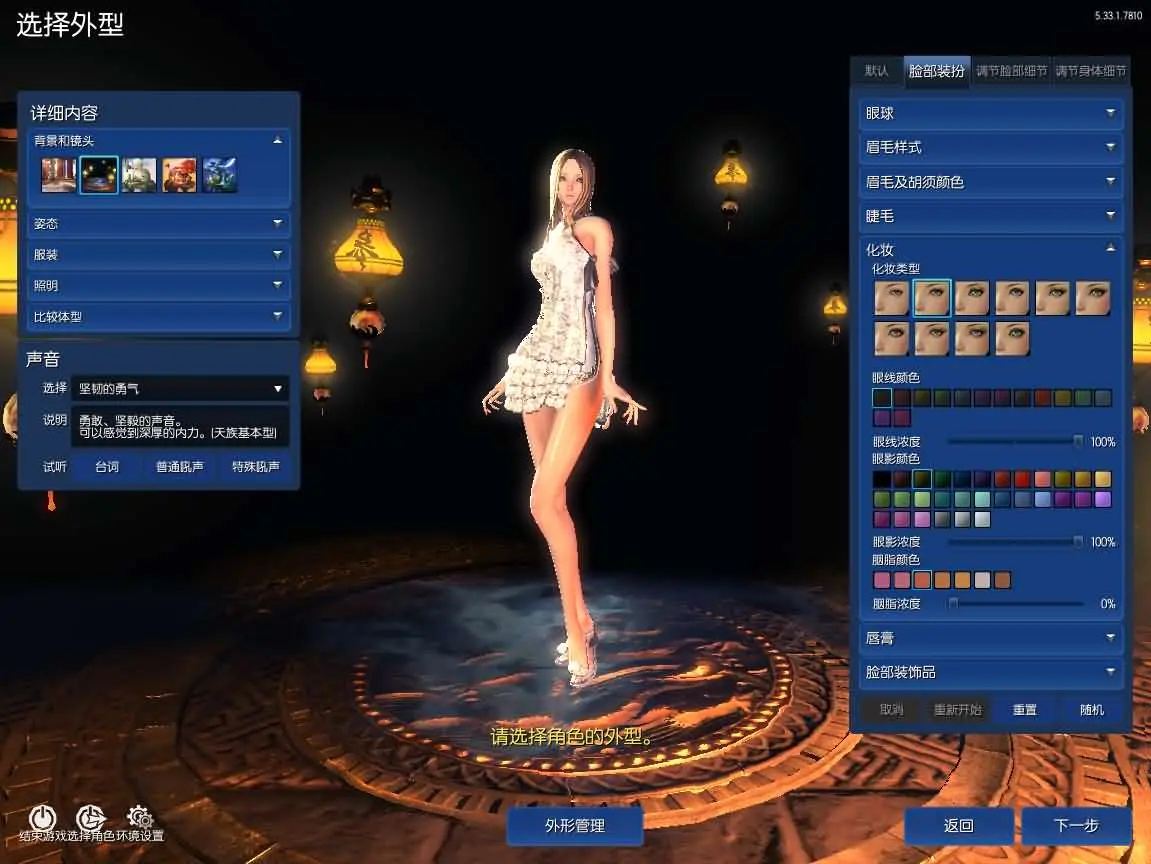
Task: Switch to the 调节身体细节 tab
Action: 1091,71
